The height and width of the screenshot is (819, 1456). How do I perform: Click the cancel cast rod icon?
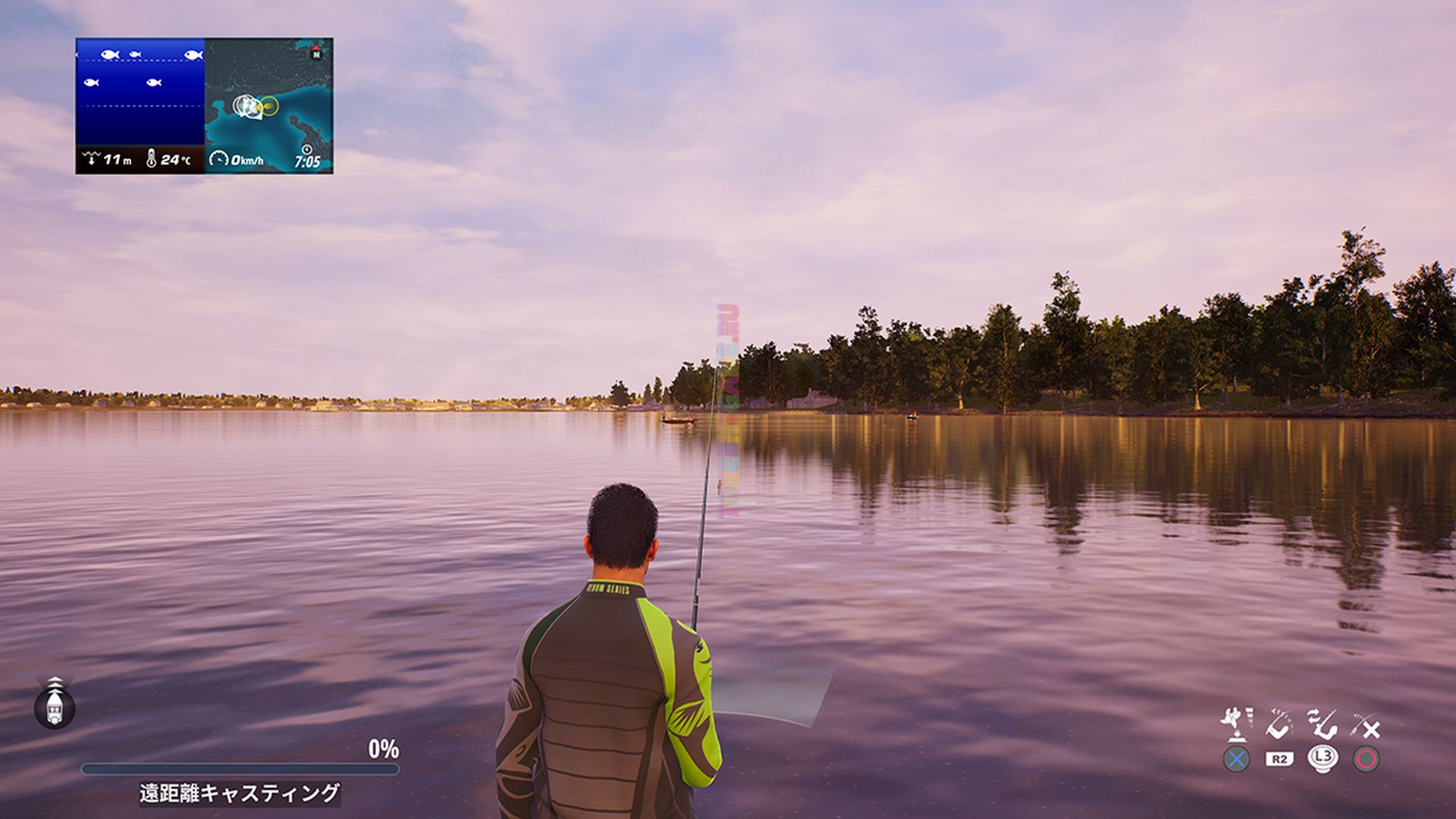pos(1367,726)
